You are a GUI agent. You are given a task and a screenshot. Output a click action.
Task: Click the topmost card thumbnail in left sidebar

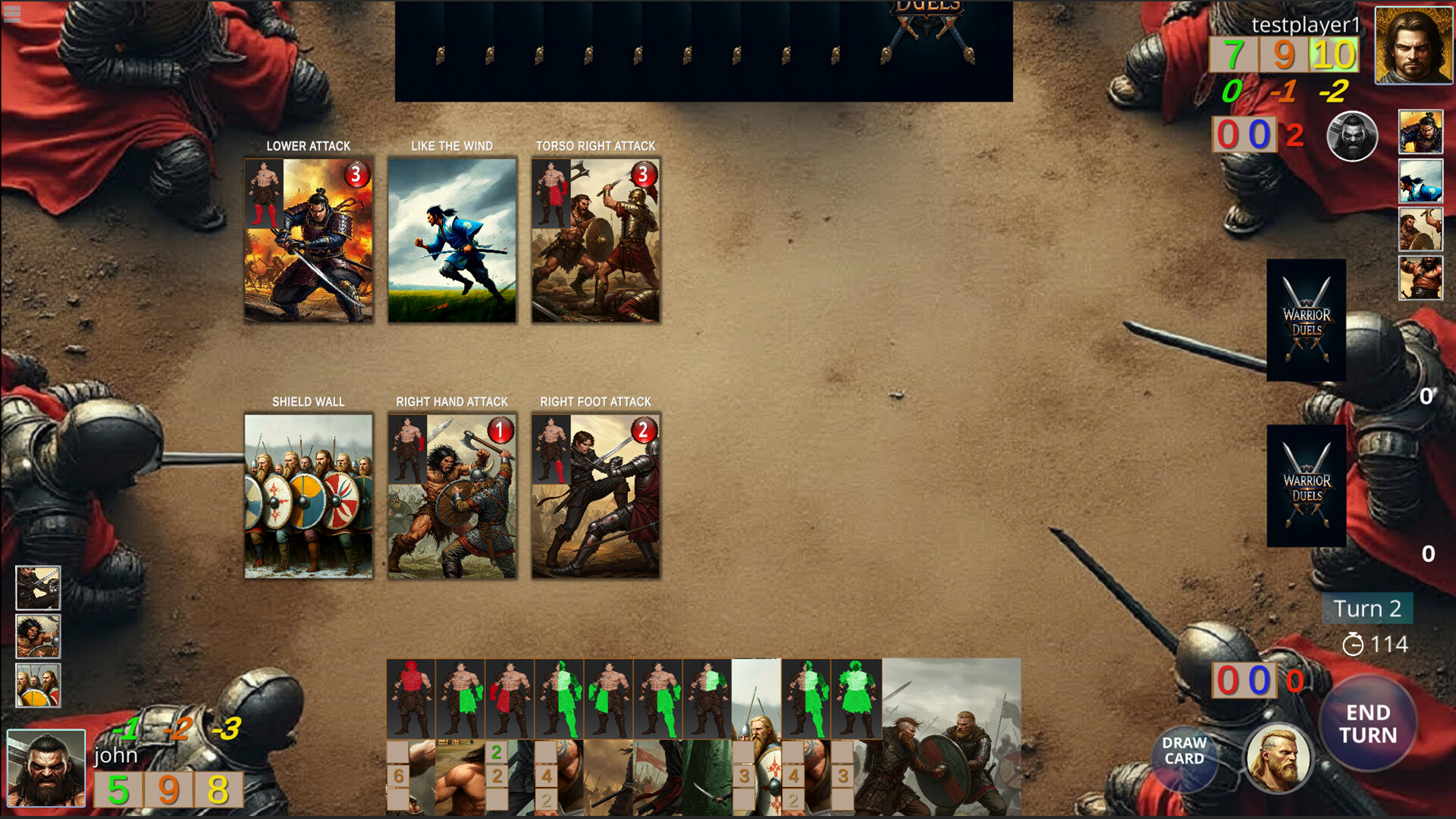point(38,588)
